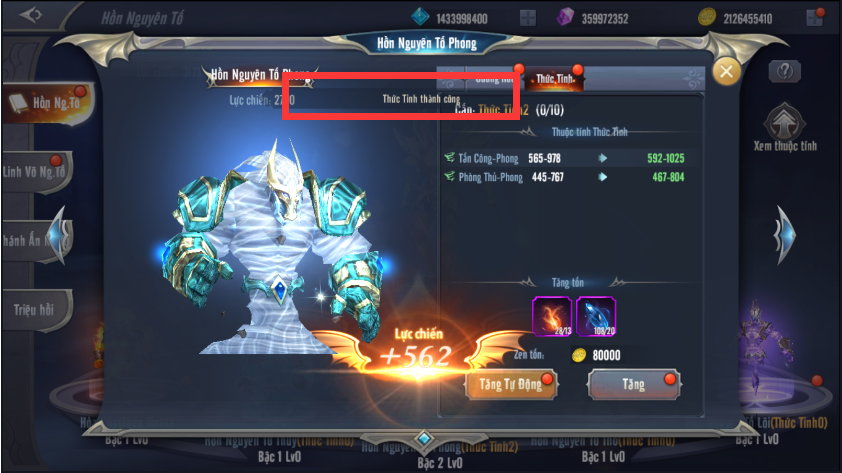Show Xem thuộc tính attributes
The width and height of the screenshot is (842, 473).
(786, 128)
